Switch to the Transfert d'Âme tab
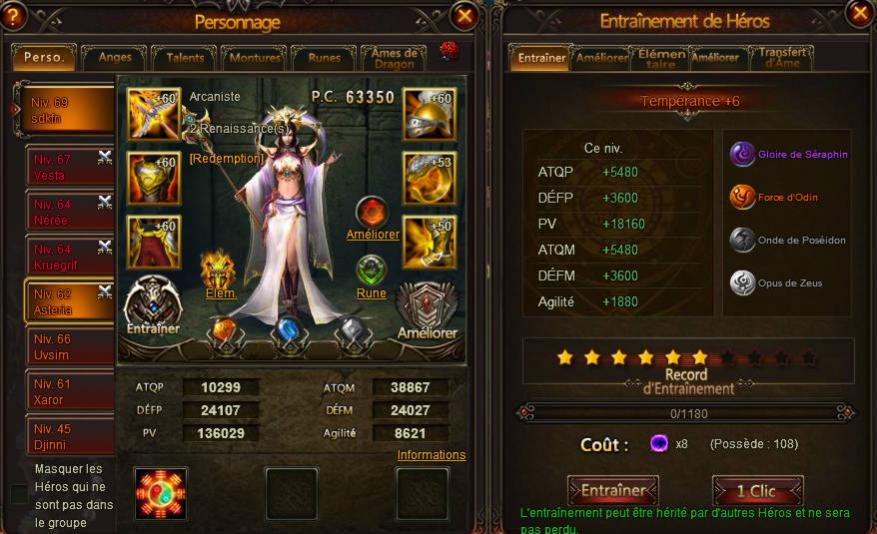Viewport: 877px width, 534px height. click(x=782, y=58)
